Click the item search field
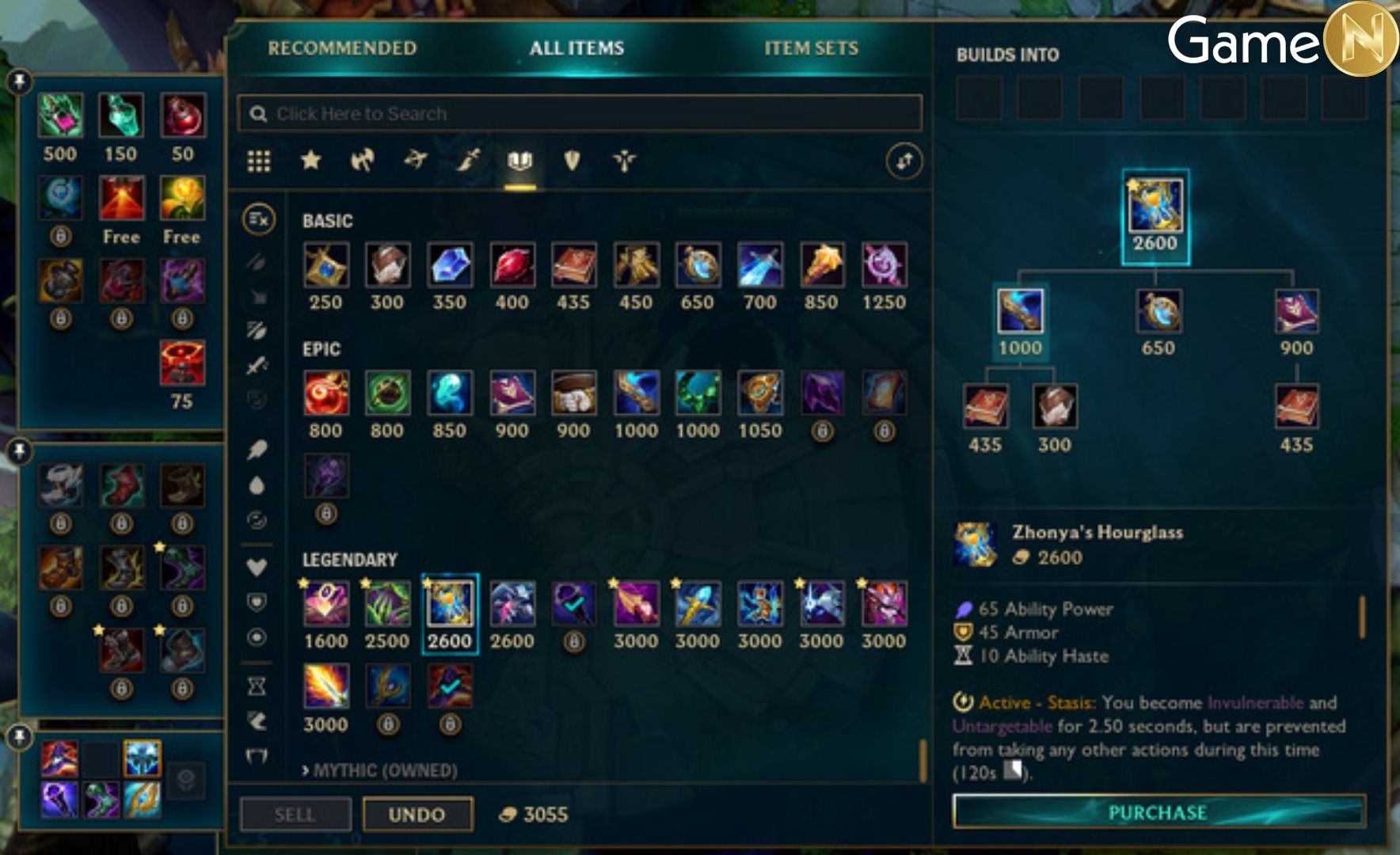The width and height of the screenshot is (1400, 855). pyautogui.click(x=580, y=113)
